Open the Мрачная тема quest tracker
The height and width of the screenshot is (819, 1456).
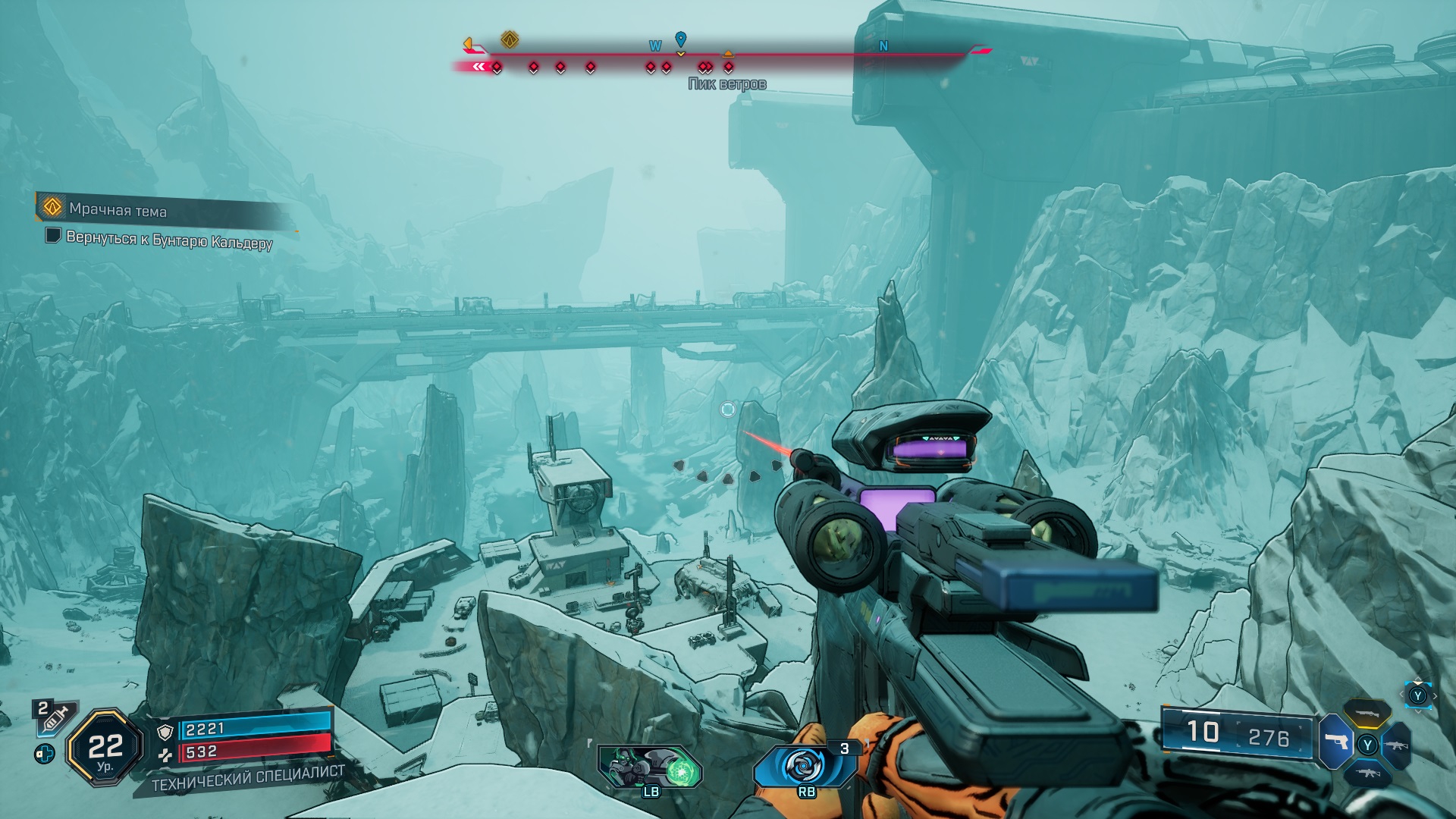pyautogui.click(x=118, y=209)
